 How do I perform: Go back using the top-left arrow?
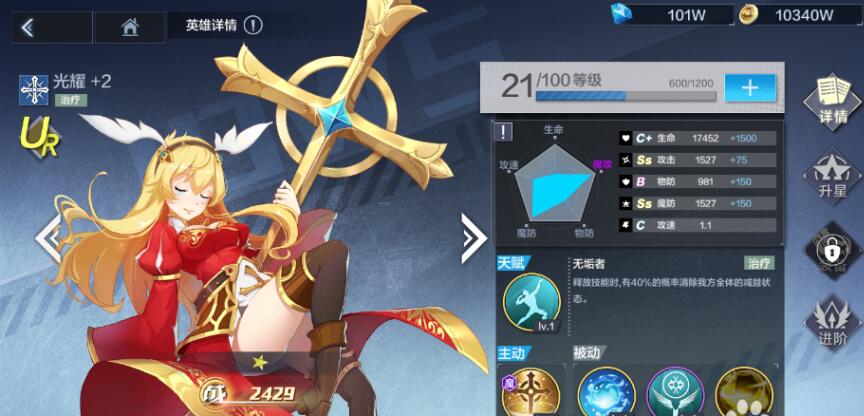click(x=27, y=27)
